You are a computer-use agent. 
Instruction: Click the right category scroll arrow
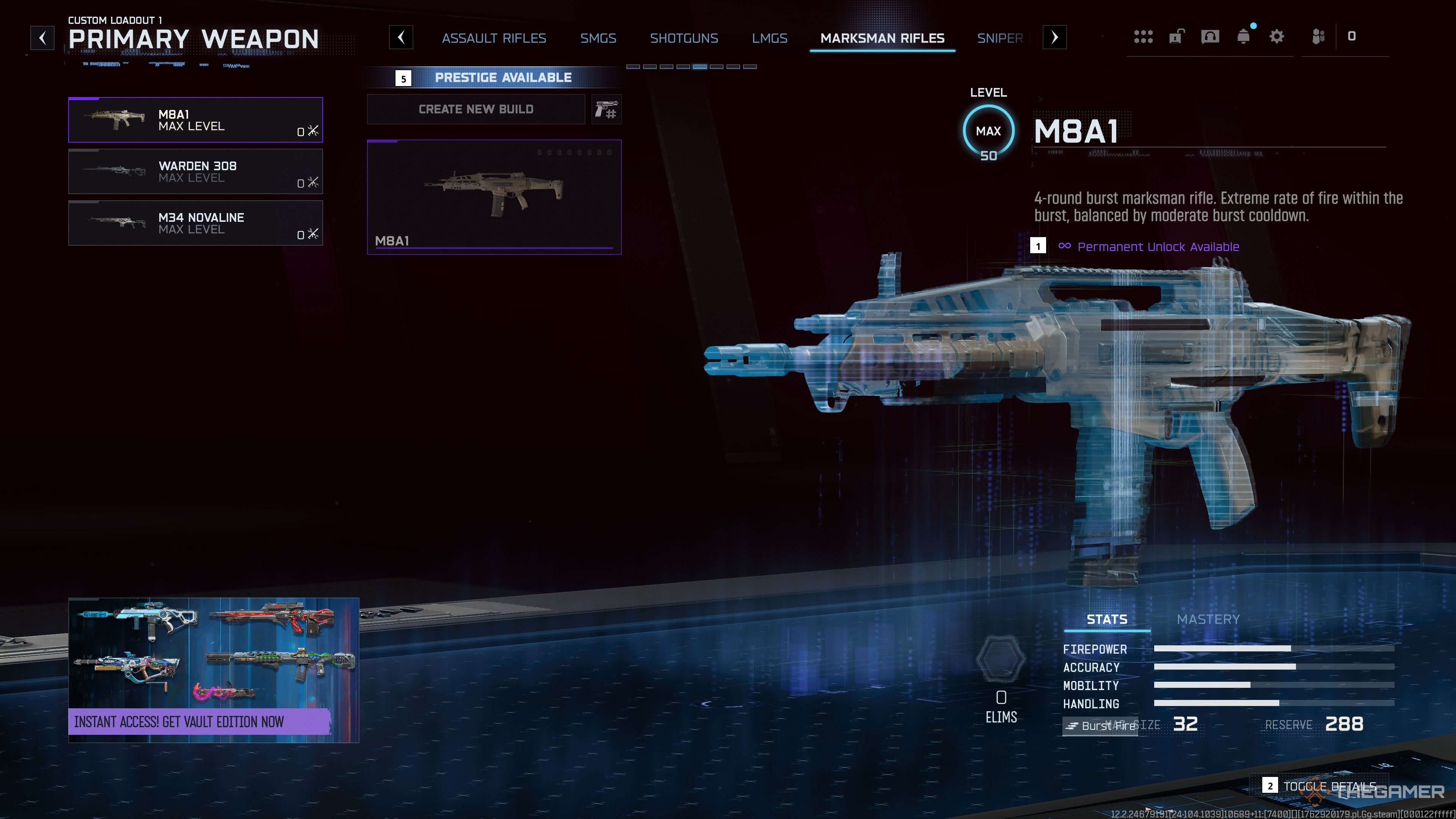click(x=1054, y=38)
